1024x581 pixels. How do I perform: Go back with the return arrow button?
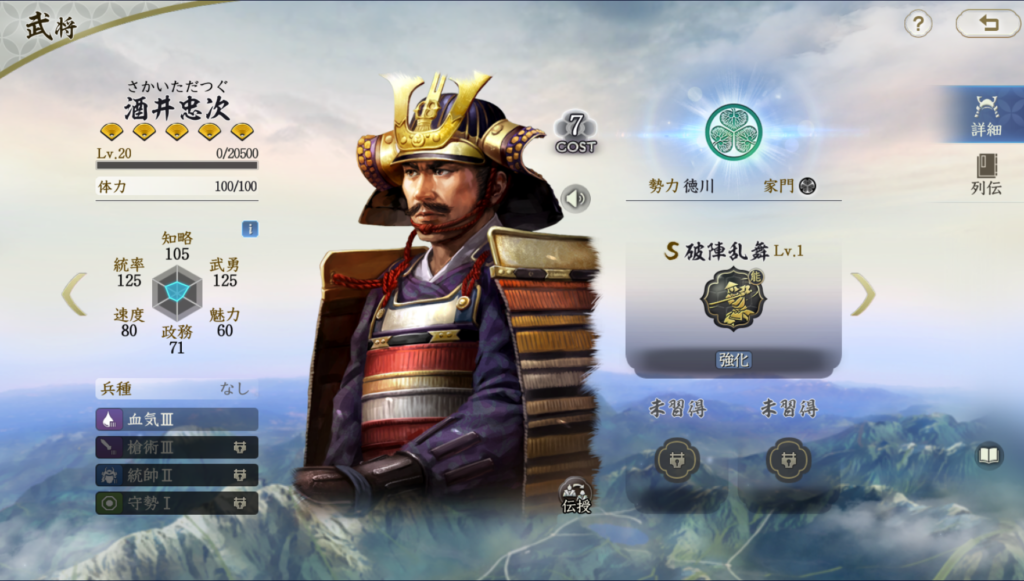(988, 24)
